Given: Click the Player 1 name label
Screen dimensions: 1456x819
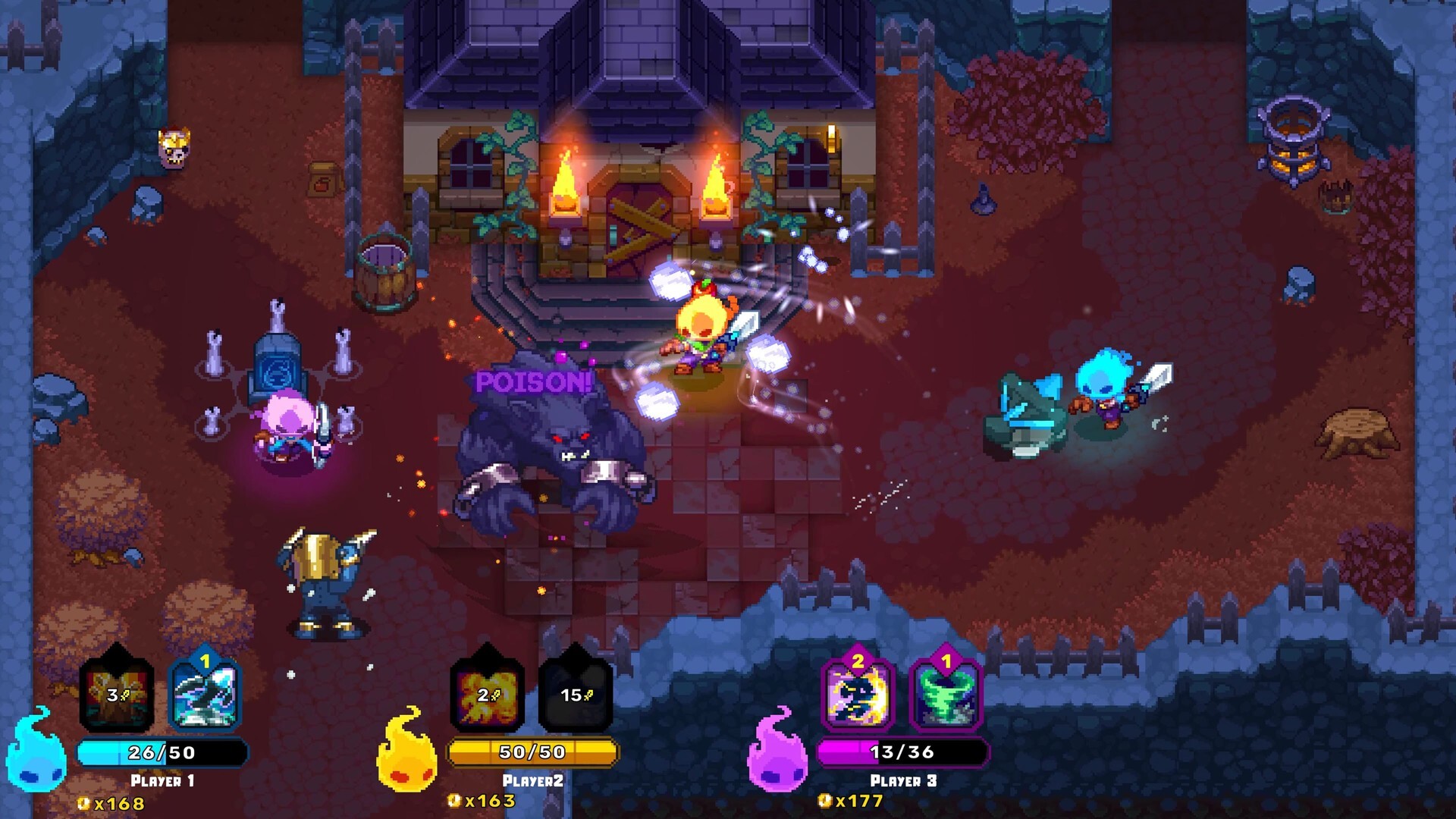Looking at the screenshot, I should pyautogui.click(x=161, y=779).
